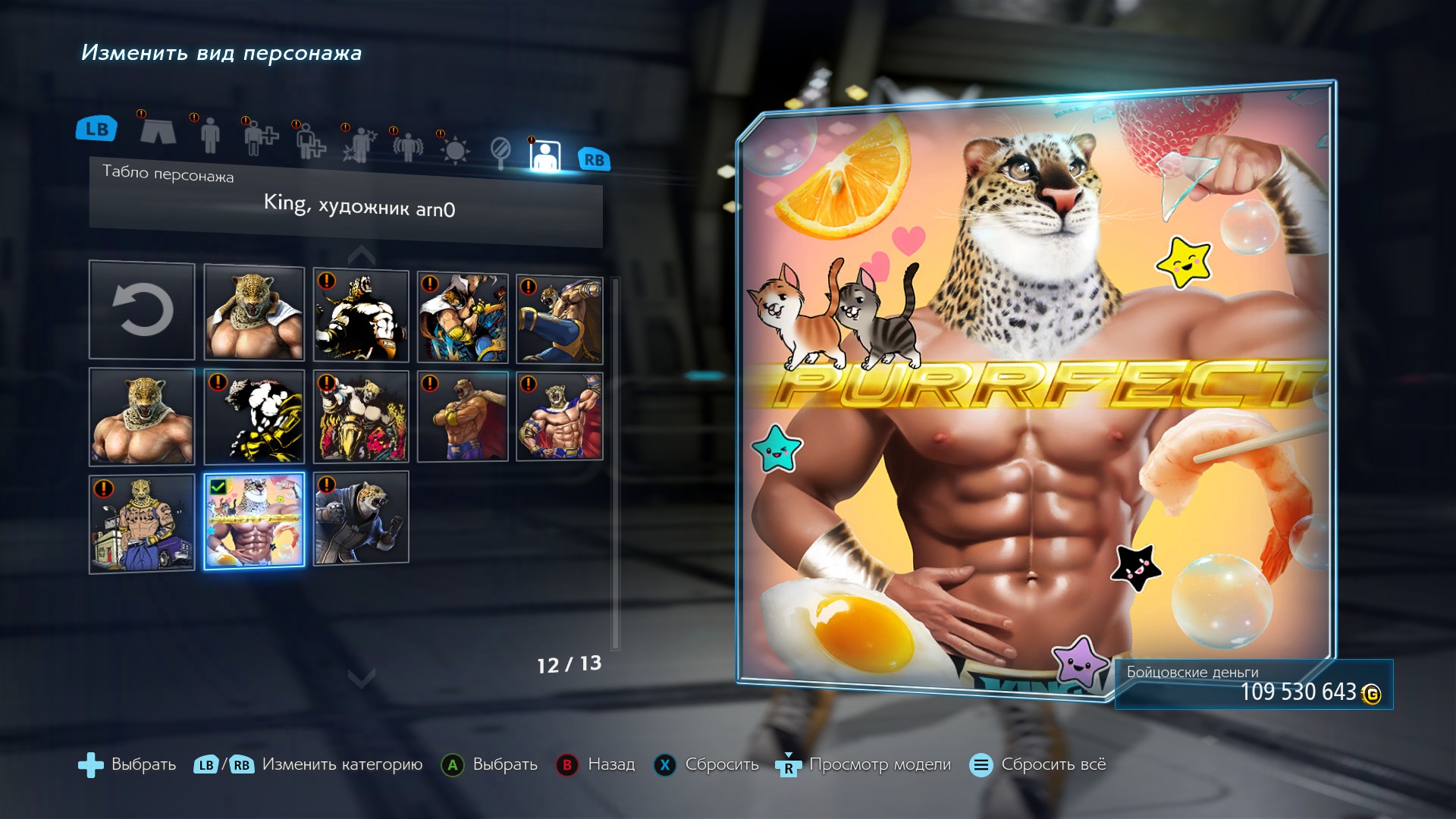Select the reset arrow panel tile

point(142,310)
